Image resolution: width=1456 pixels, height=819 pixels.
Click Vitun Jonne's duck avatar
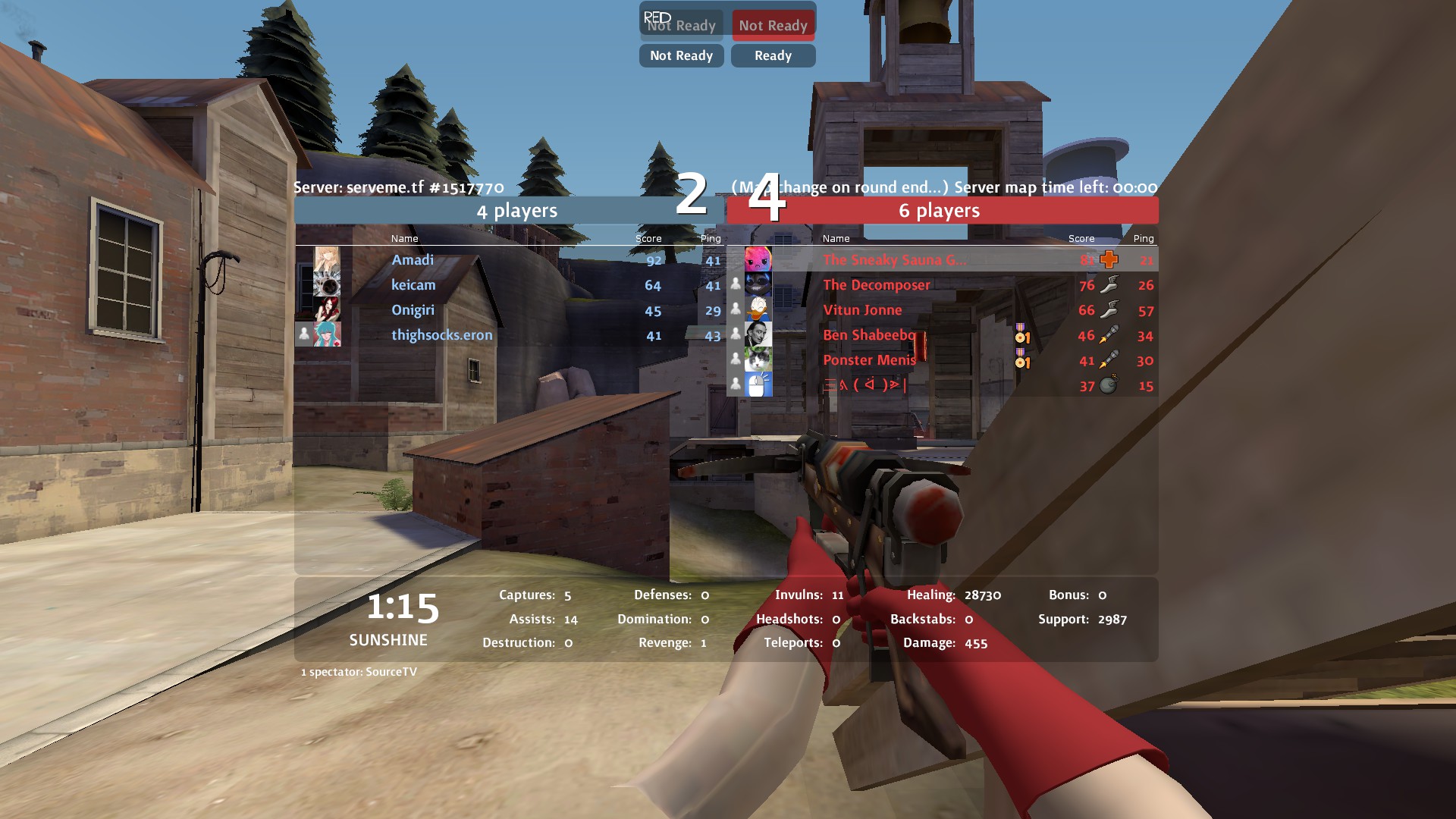point(758,309)
